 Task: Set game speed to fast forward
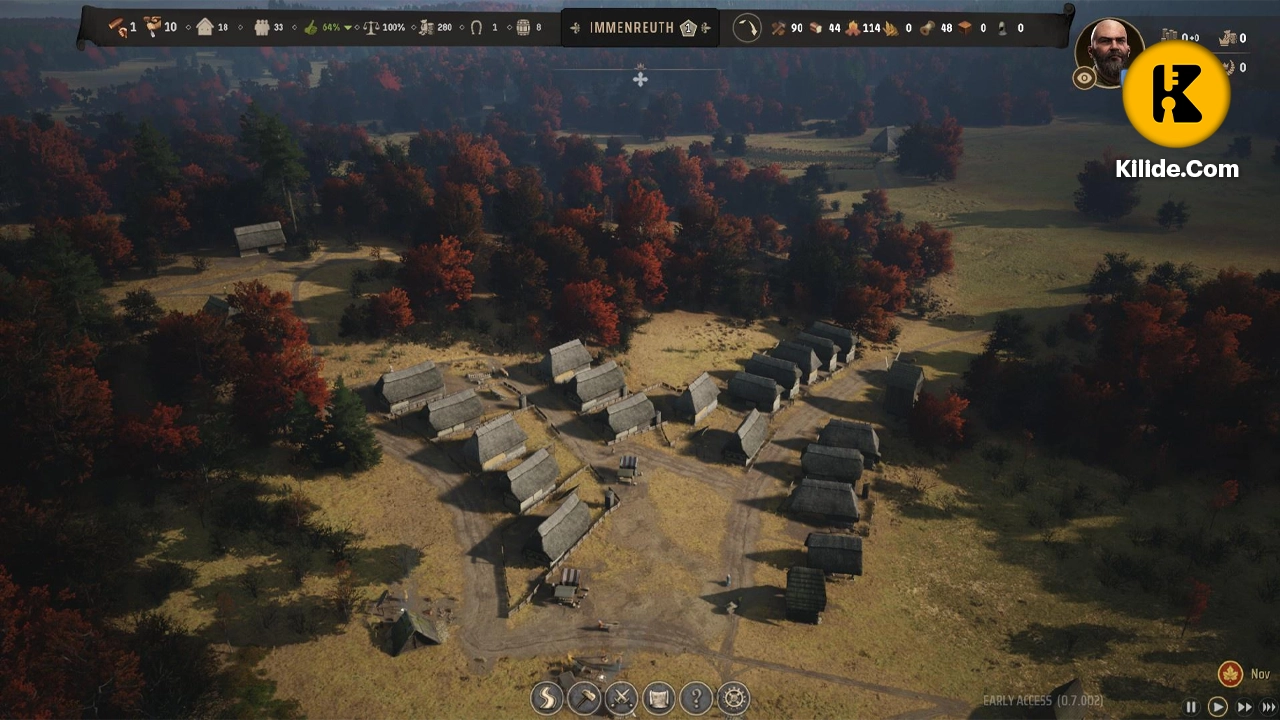(x=1245, y=707)
